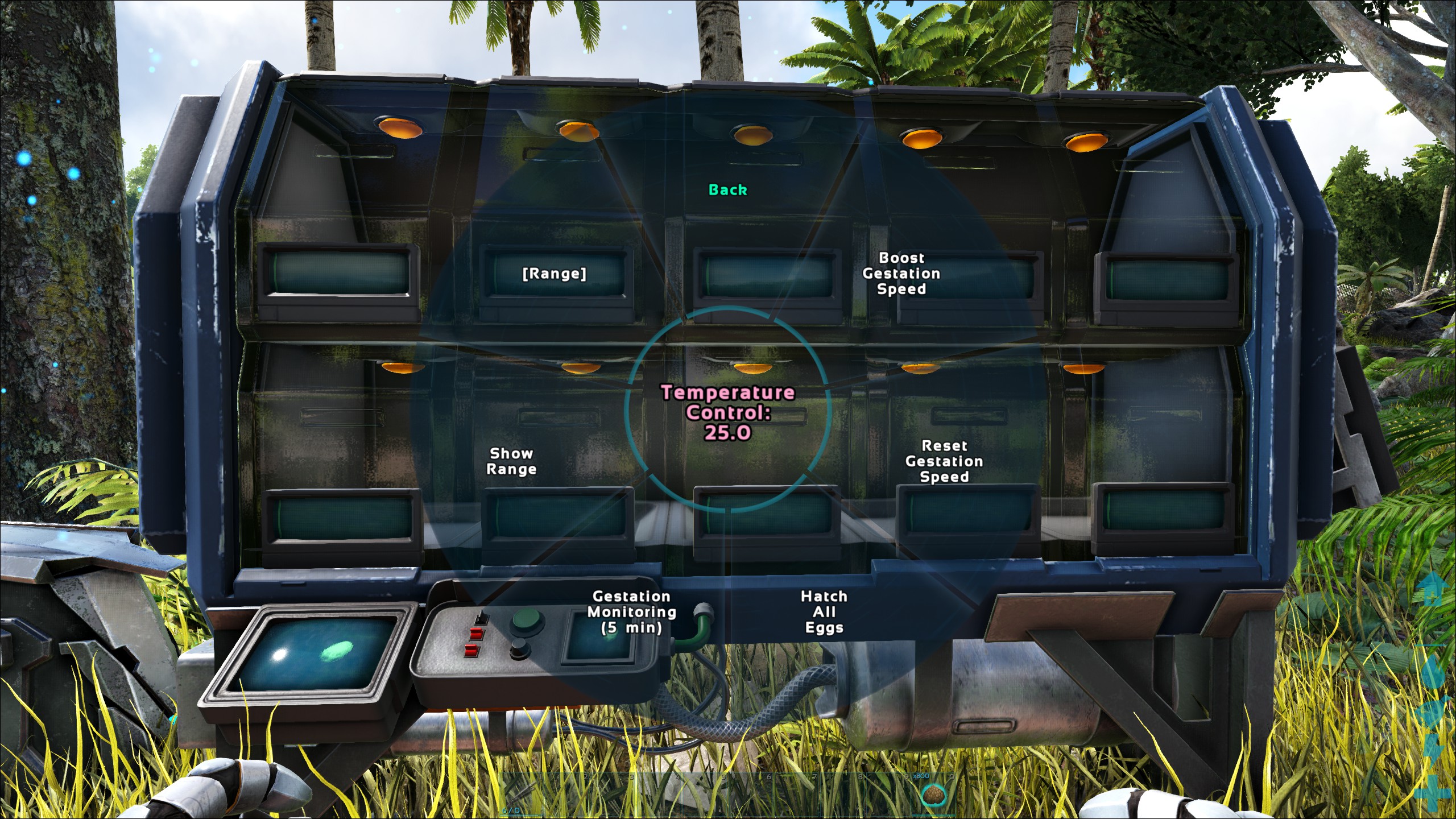The width and height of the screenshot is (1456, 819).
Task: Flip the upper red switch on the console
Action: point(476,632)
